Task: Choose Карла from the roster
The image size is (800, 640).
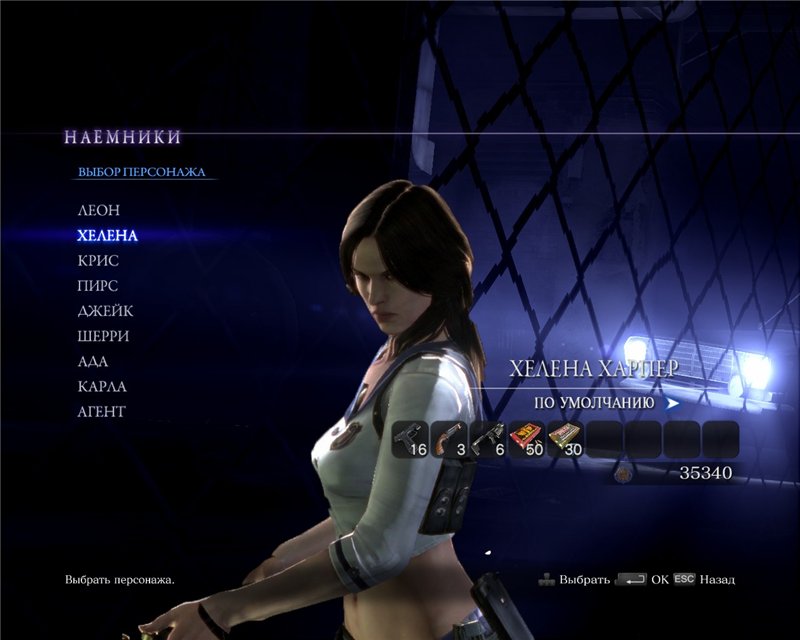Action: click(102, 386)
